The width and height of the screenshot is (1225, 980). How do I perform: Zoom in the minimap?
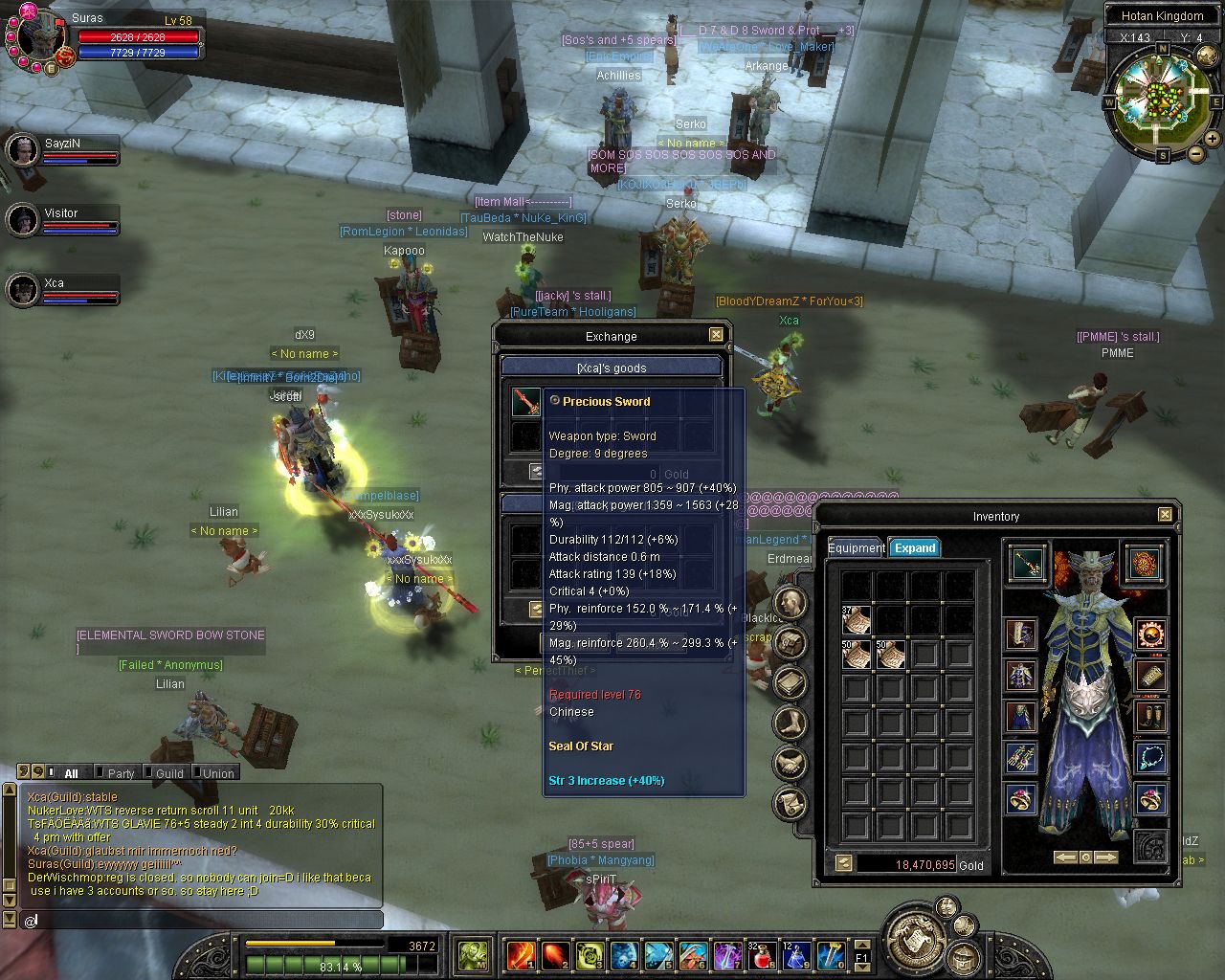pyautogui.click(x=1212, y=138)
